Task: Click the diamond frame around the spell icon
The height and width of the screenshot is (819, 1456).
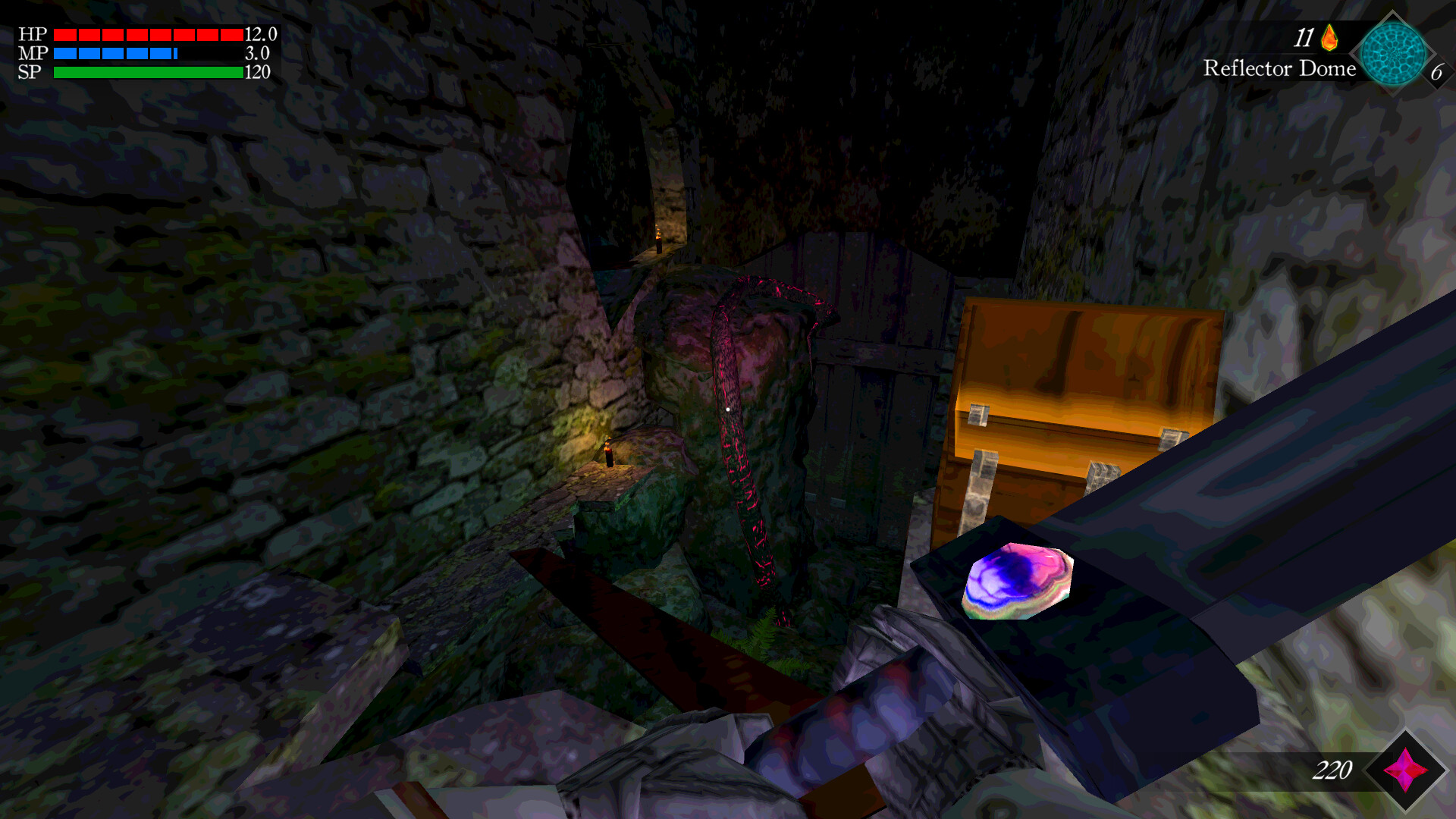Action: [1392, 14]
